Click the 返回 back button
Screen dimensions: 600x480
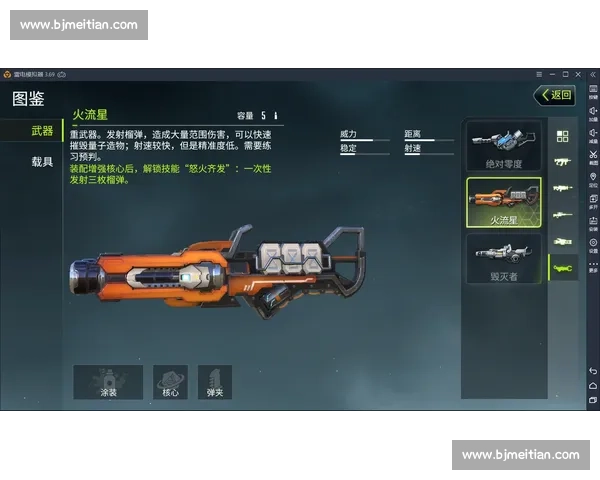pyautogui.click(x=555, y=96)
